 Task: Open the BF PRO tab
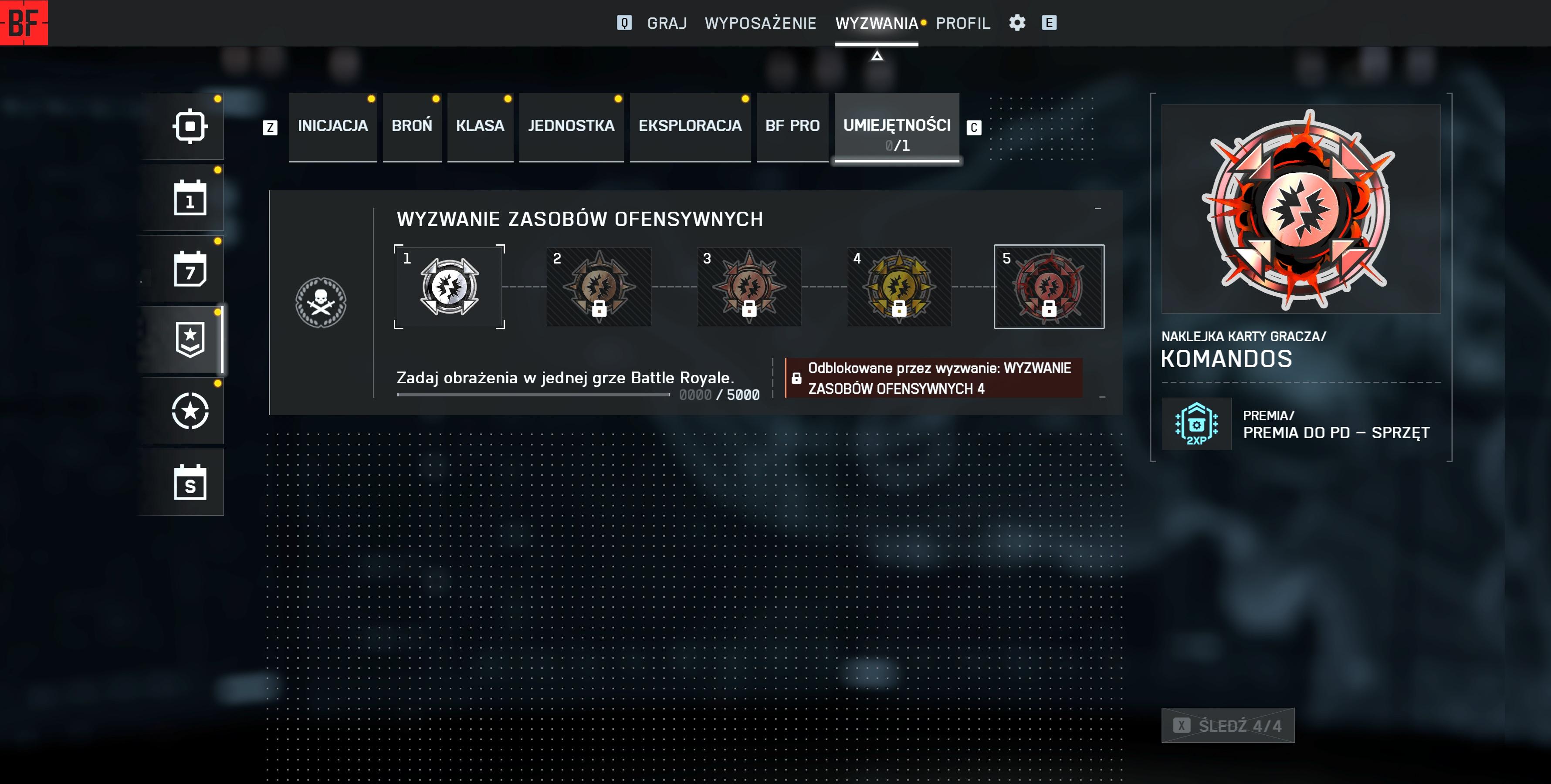792,126
